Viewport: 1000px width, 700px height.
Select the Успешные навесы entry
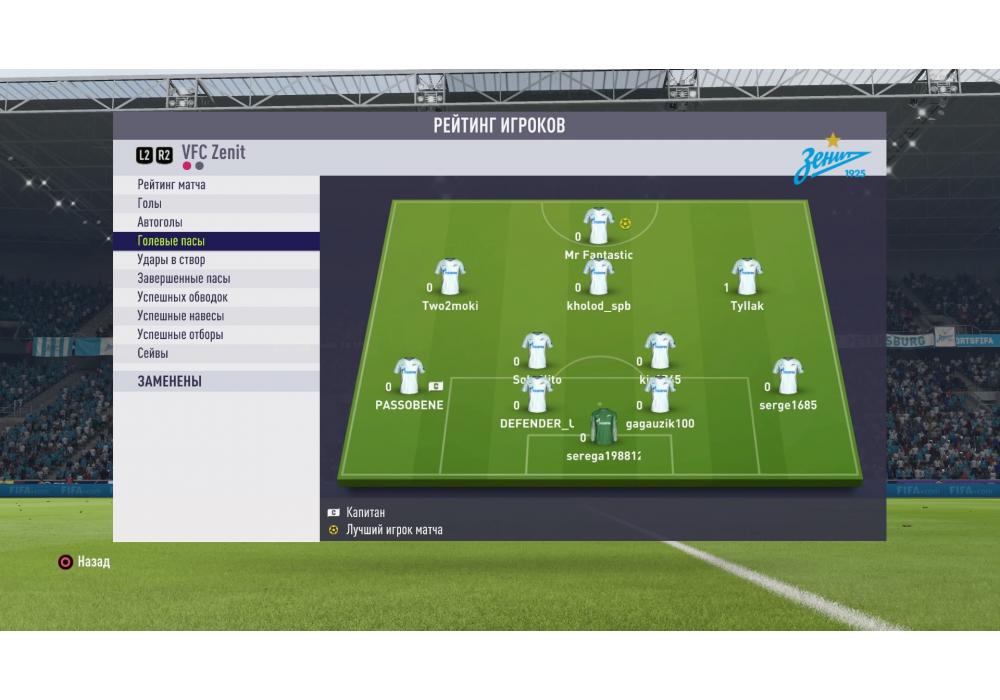click(x=180, y=316)
